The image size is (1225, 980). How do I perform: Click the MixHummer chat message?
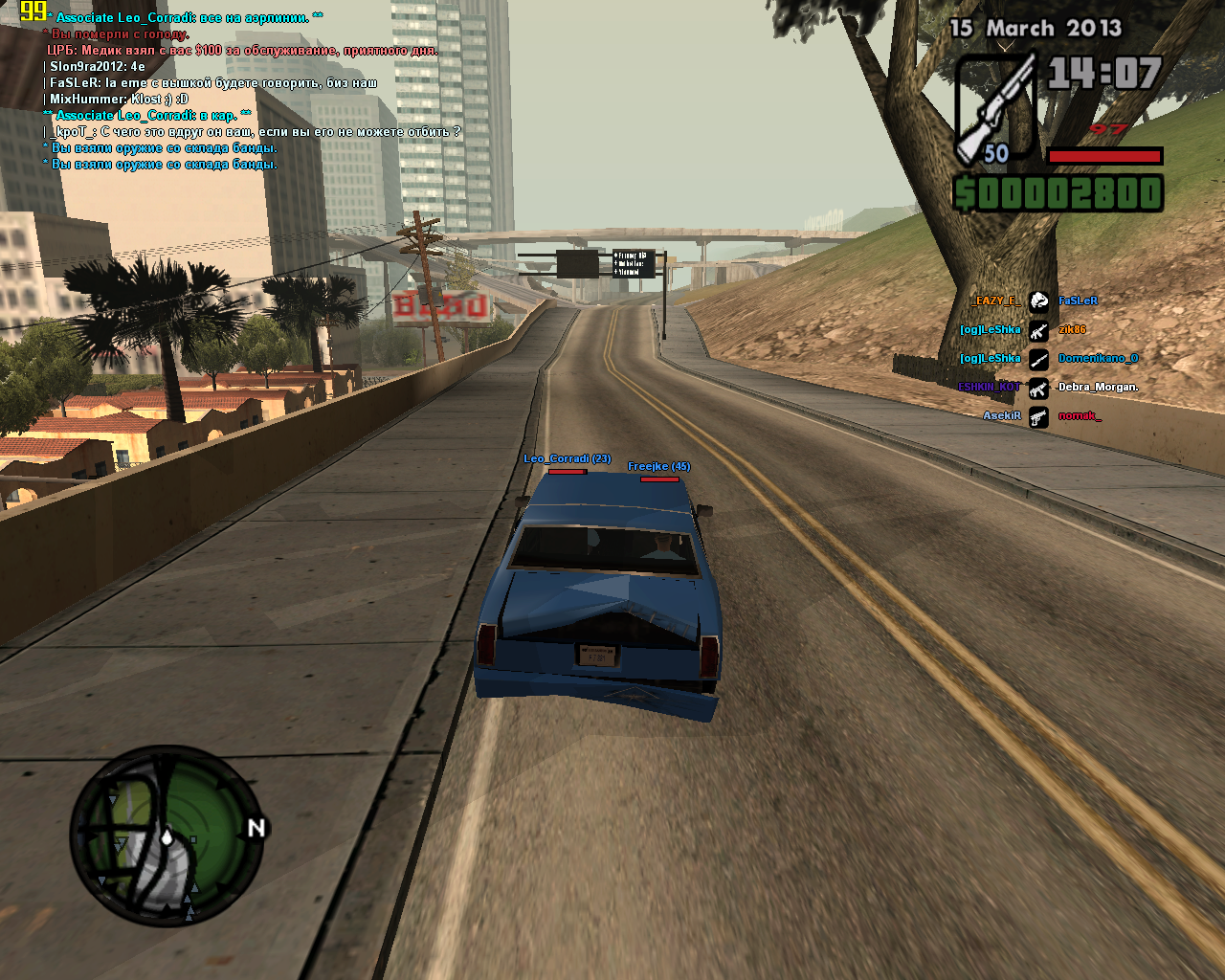(119, 99)
